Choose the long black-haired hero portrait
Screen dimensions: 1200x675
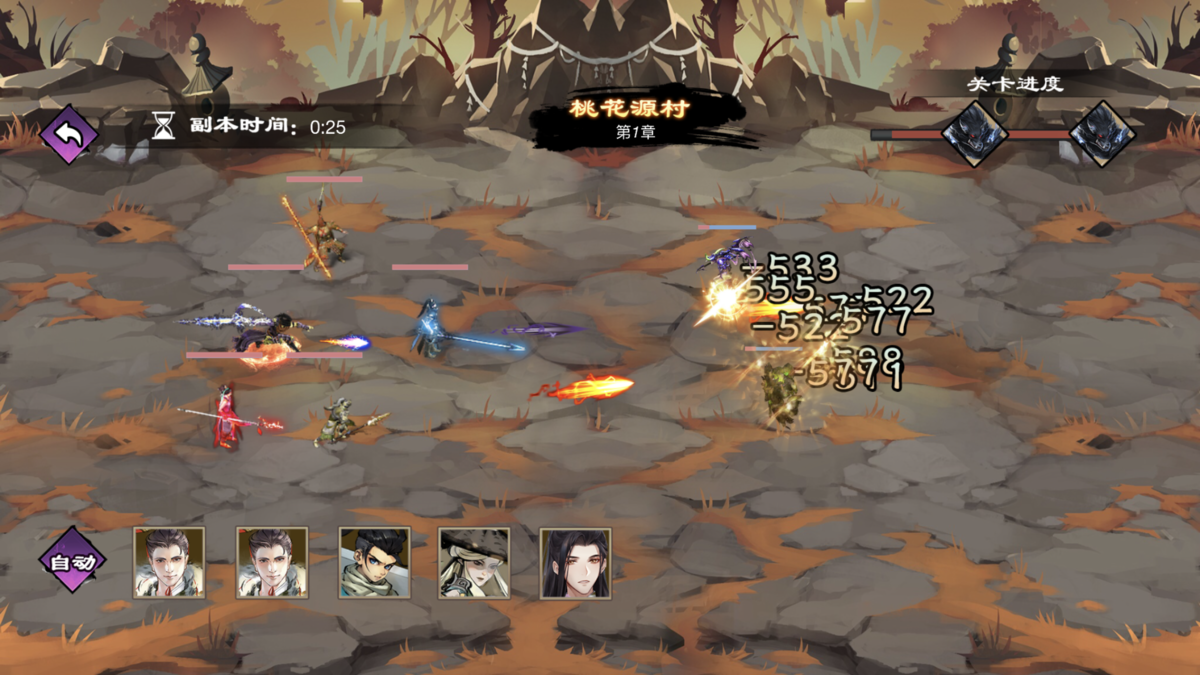click(575, 563)
